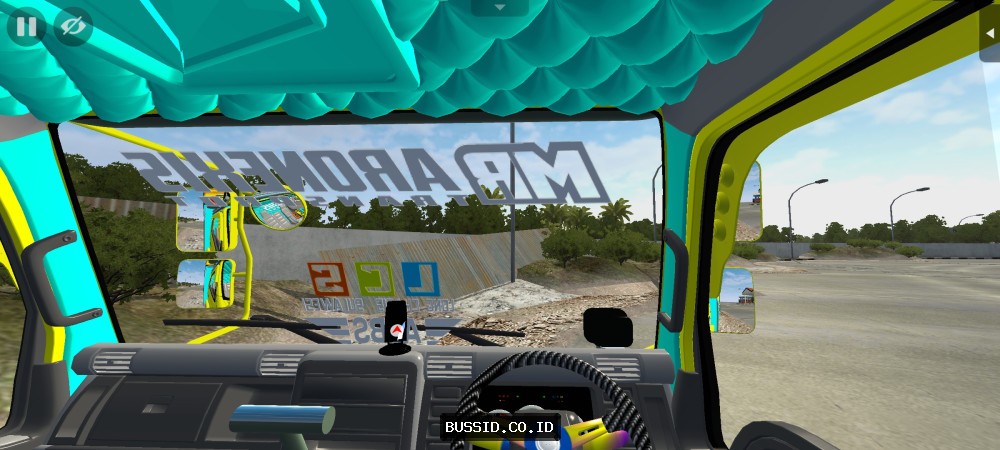Expand the top dropdown arrow panel

coord(500,7)
